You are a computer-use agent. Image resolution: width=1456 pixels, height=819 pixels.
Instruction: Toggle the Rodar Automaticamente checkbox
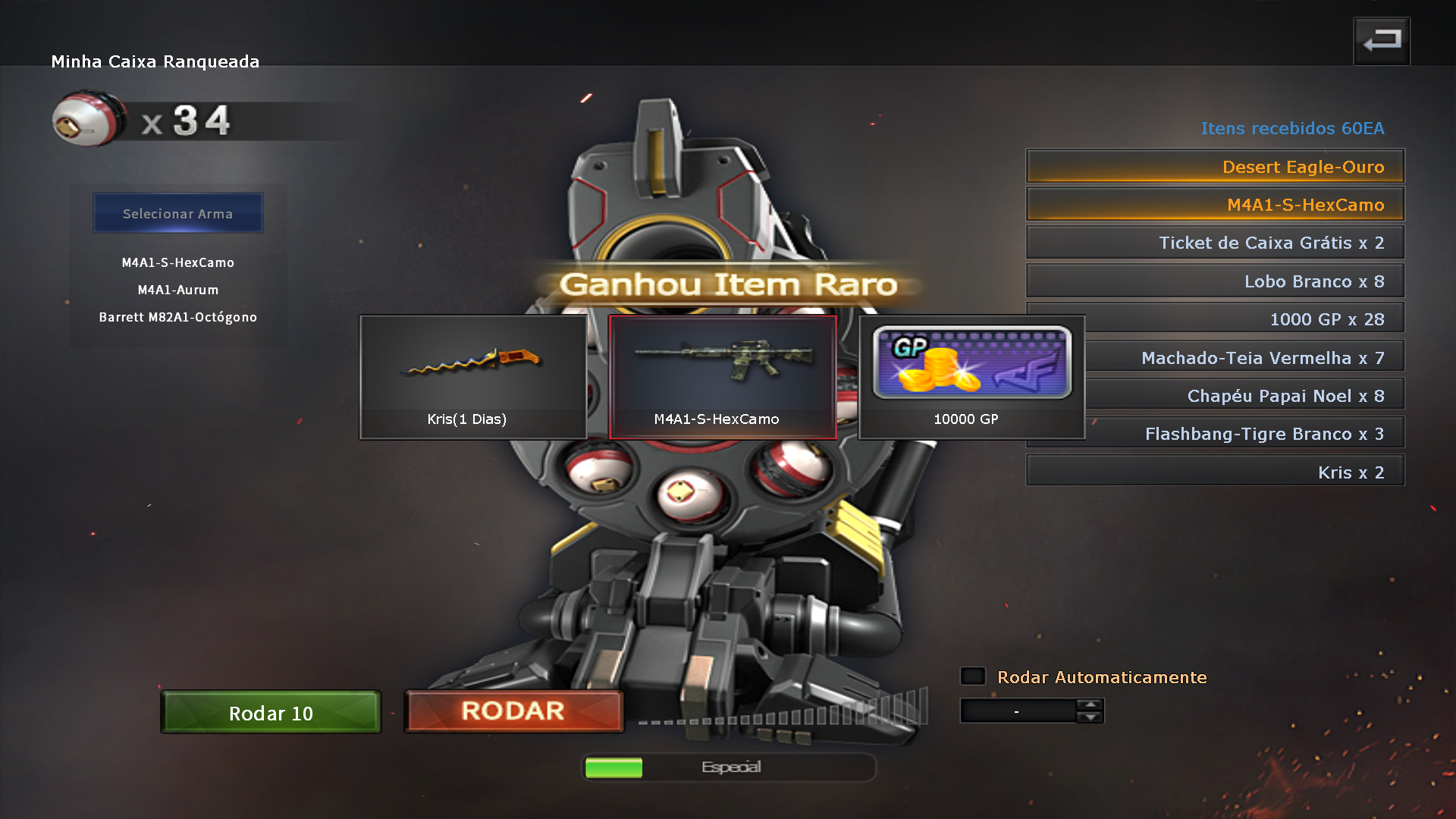click(x=973, y=676)
